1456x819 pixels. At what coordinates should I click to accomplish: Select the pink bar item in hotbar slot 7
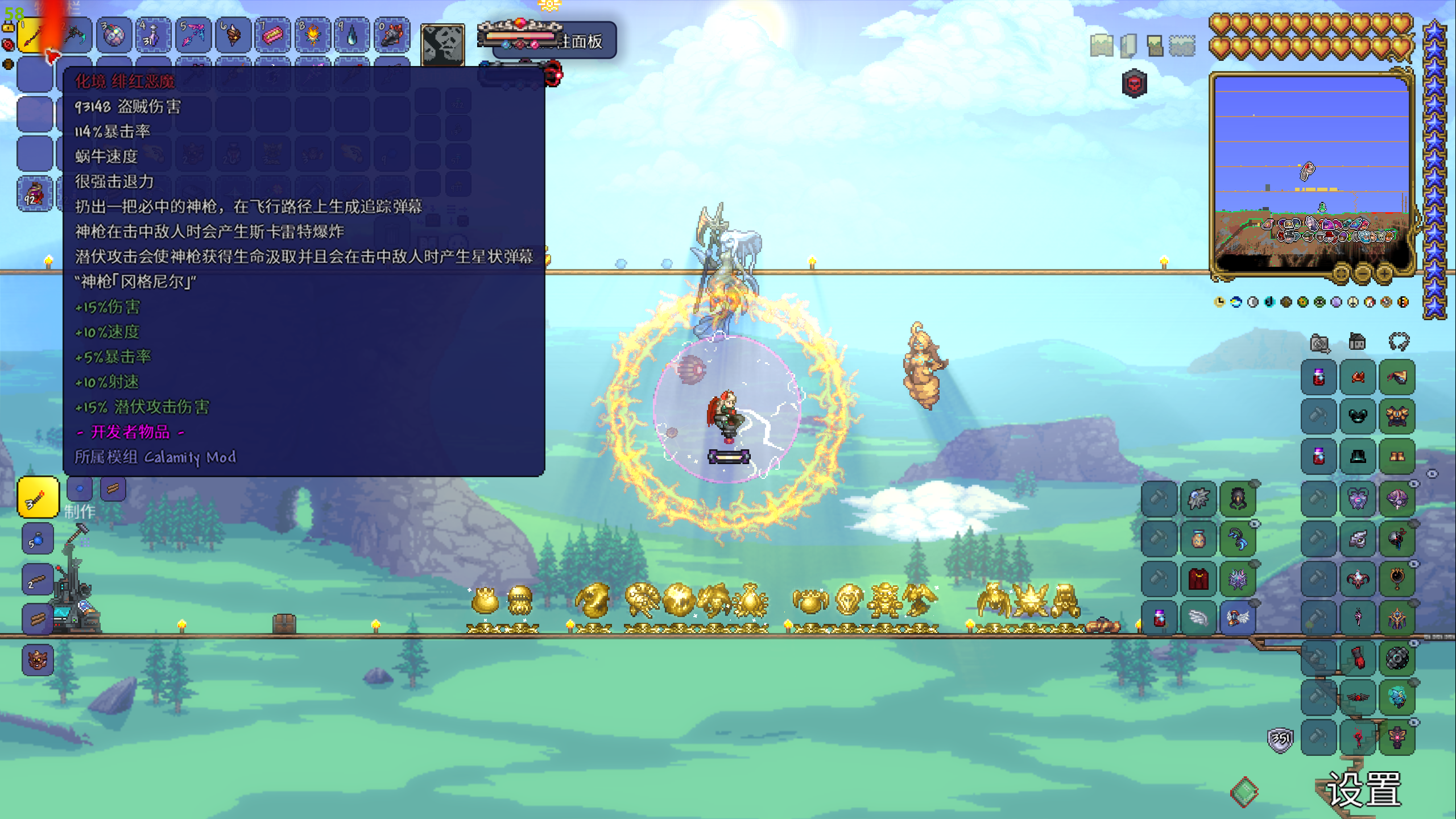[x=272, y=36]
